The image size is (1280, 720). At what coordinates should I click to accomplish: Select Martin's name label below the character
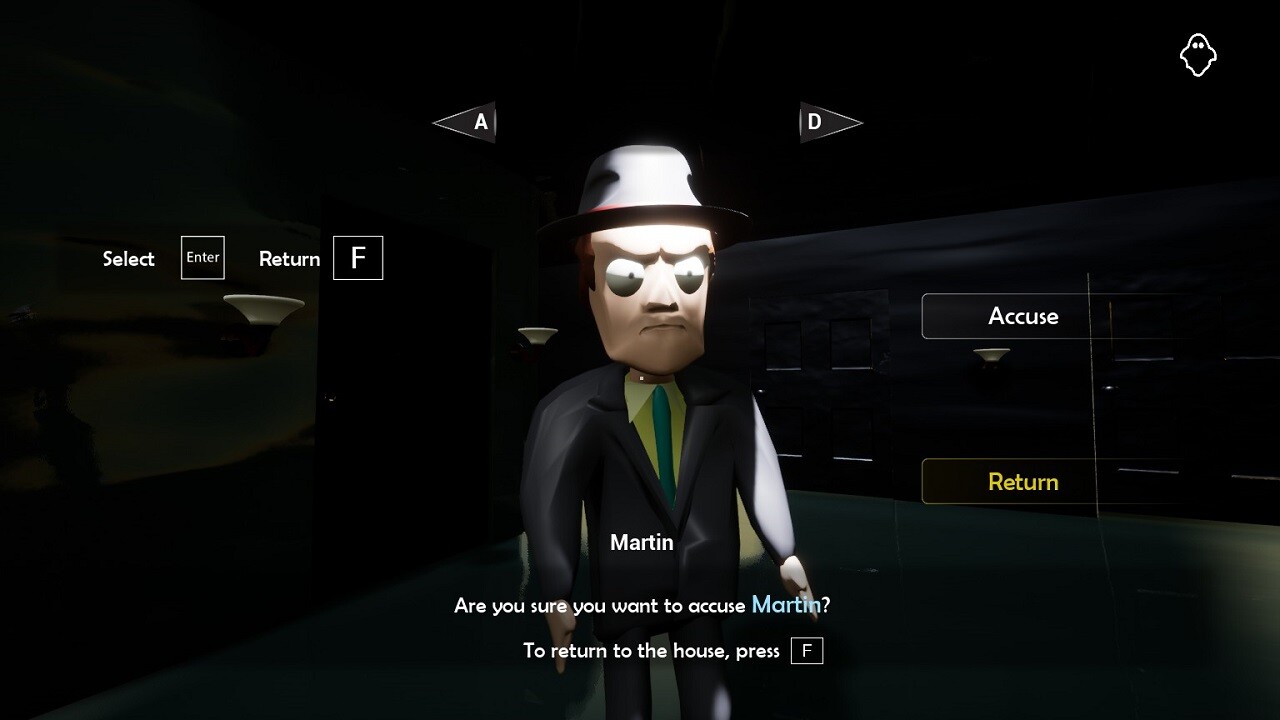[x=642, y=542]
